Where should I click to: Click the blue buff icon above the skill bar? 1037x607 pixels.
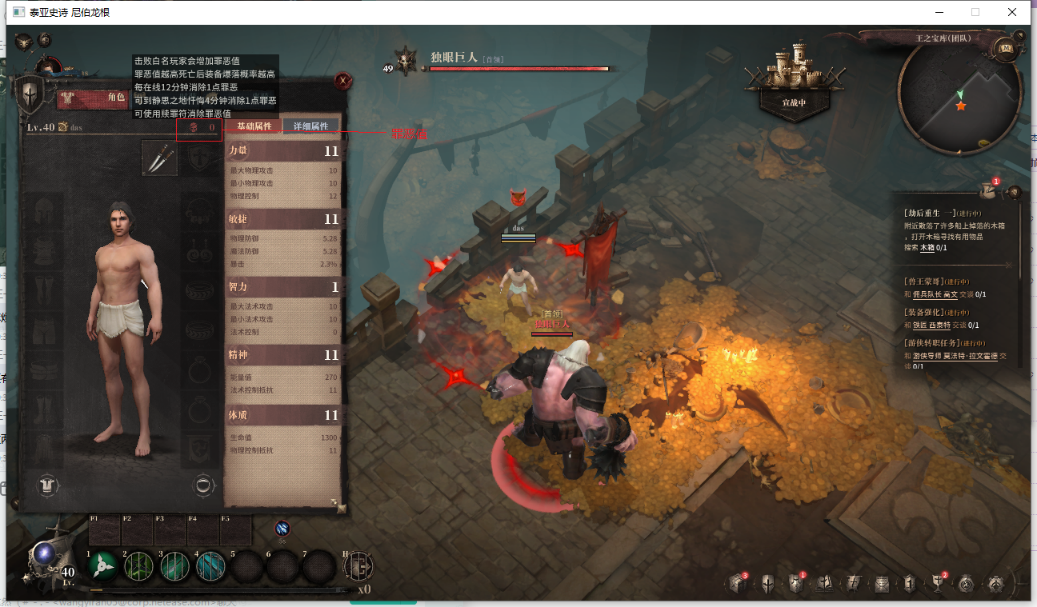[282, 528]
